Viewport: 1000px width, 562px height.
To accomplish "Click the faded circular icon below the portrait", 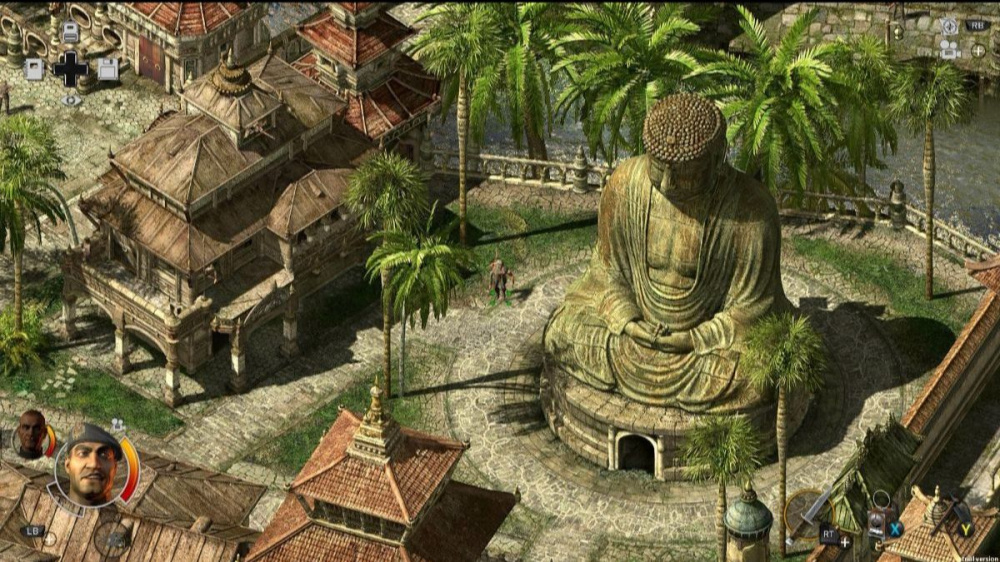I will pyautogui.click(x=112, y=539).
